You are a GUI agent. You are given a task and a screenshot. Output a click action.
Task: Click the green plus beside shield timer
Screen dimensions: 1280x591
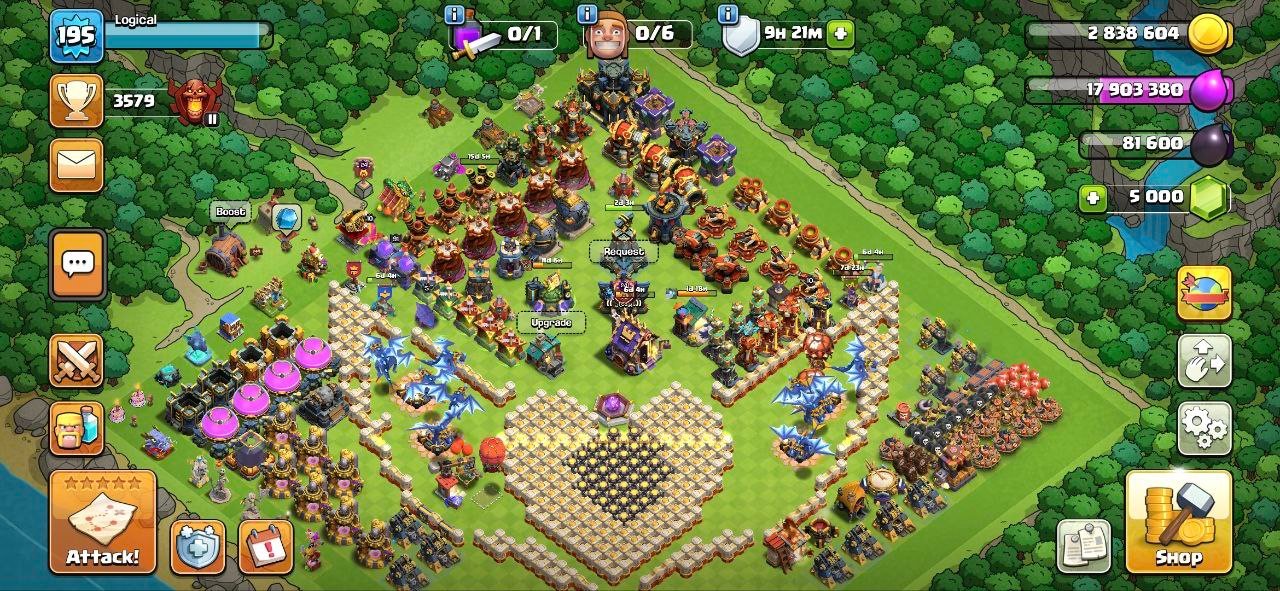coord(840,33)
